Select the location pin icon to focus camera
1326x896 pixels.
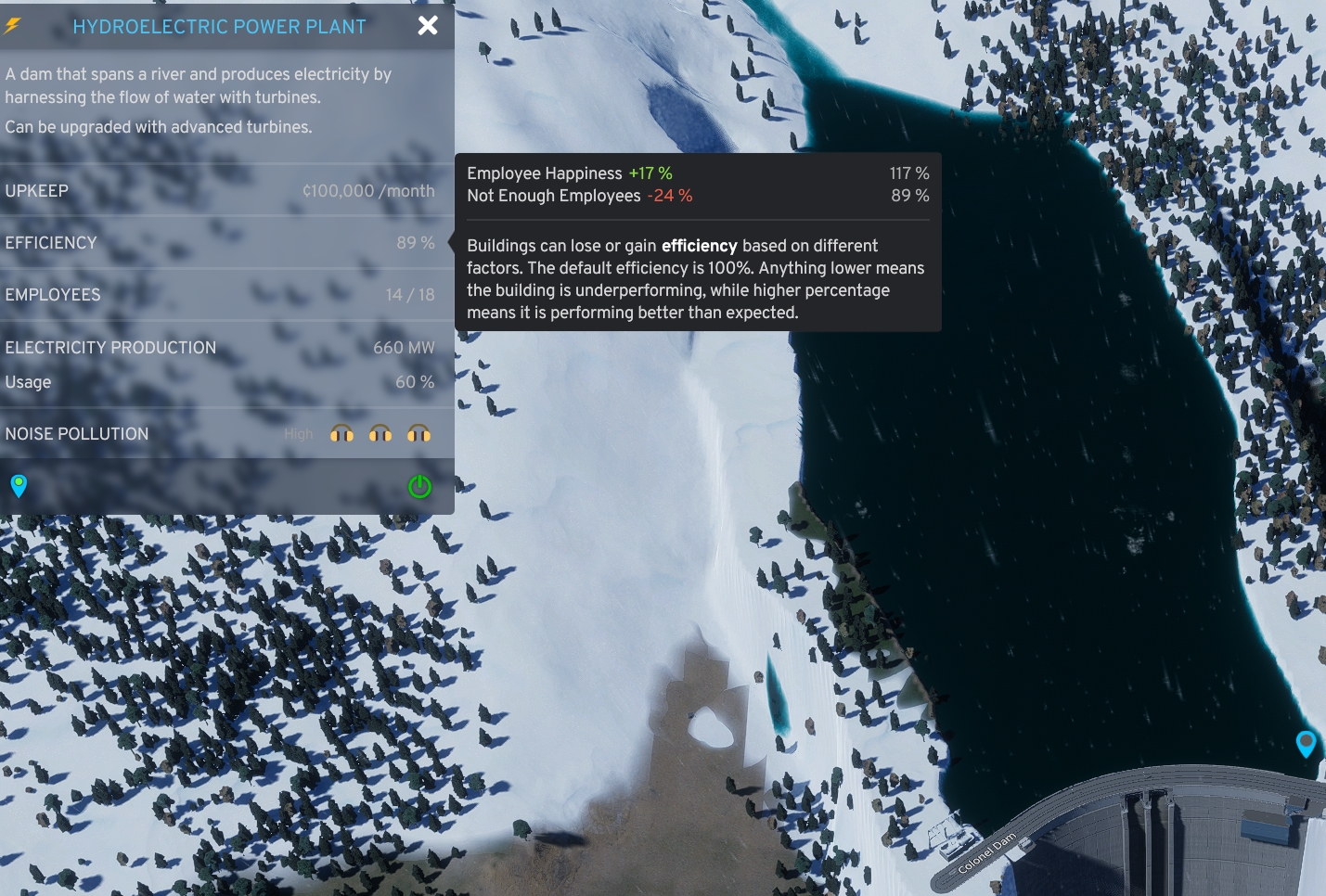click(x=19, y=486)
